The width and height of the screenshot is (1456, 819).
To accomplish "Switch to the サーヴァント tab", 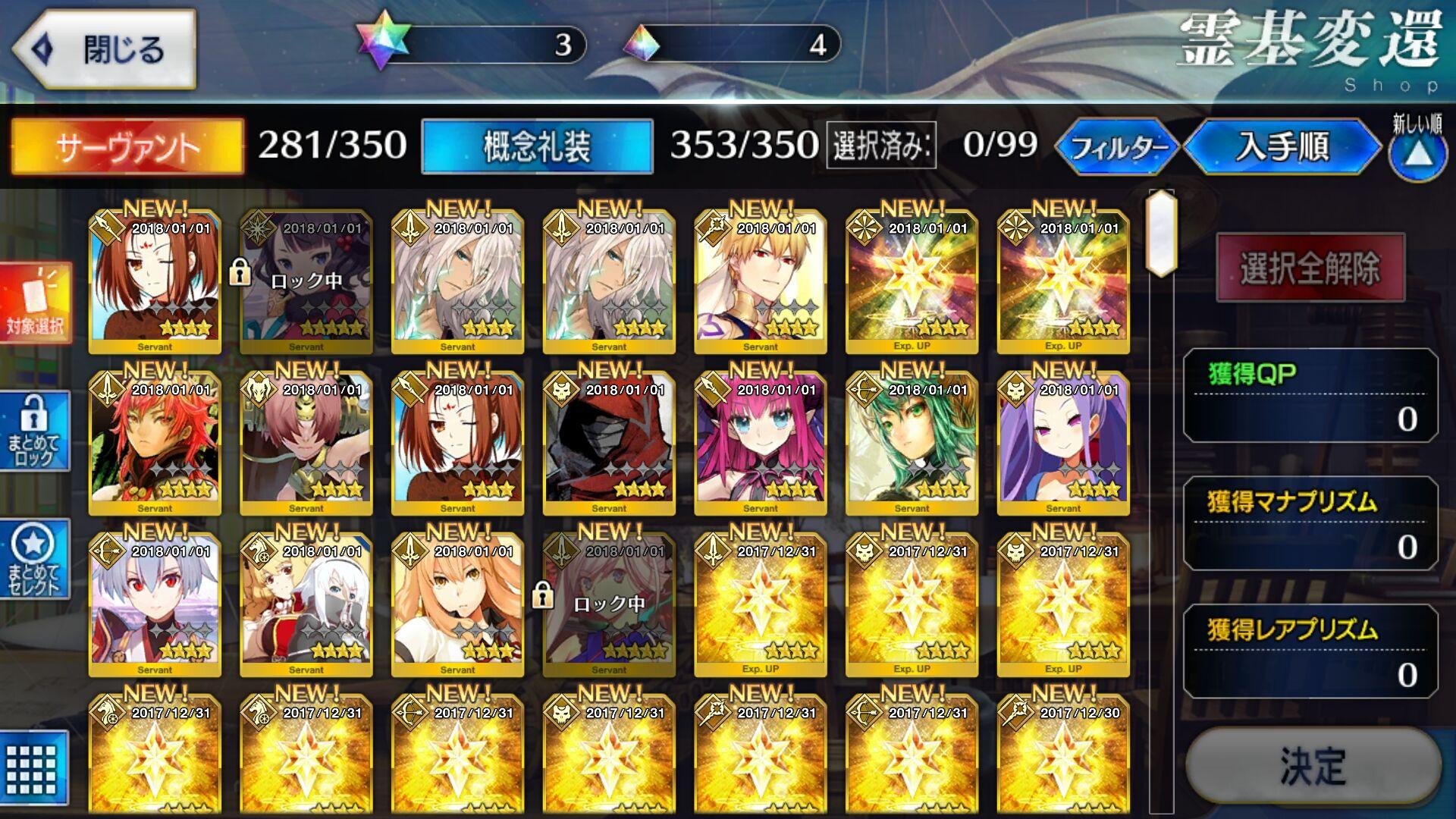I will click(x=127, y=146).
